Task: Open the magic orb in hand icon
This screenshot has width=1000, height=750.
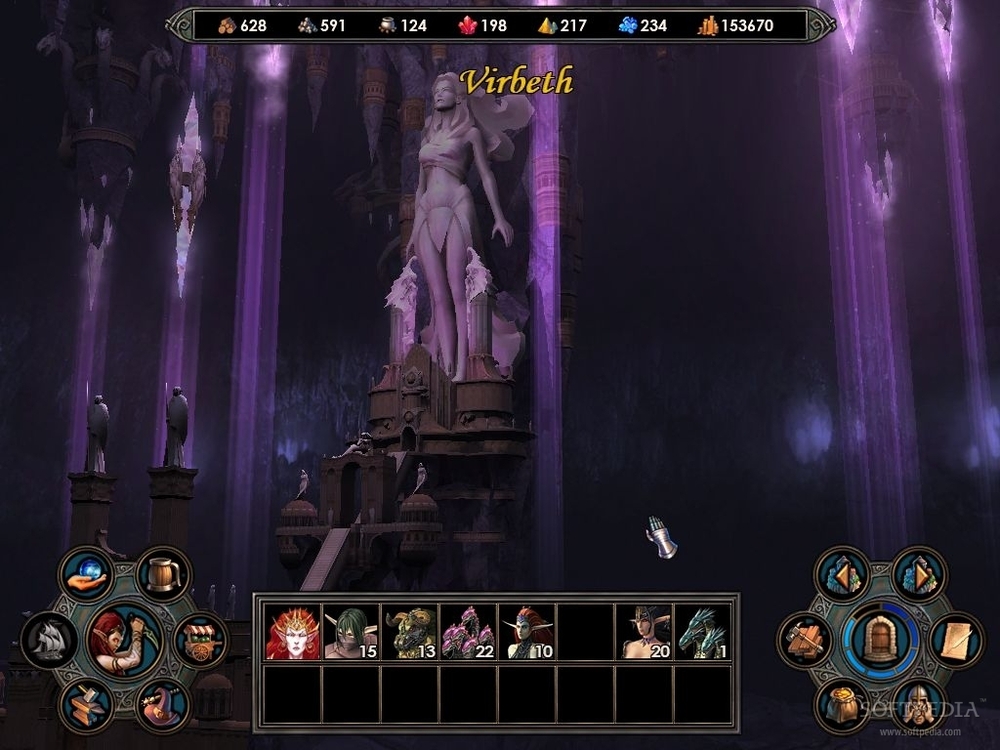Action: coord(87,574)
